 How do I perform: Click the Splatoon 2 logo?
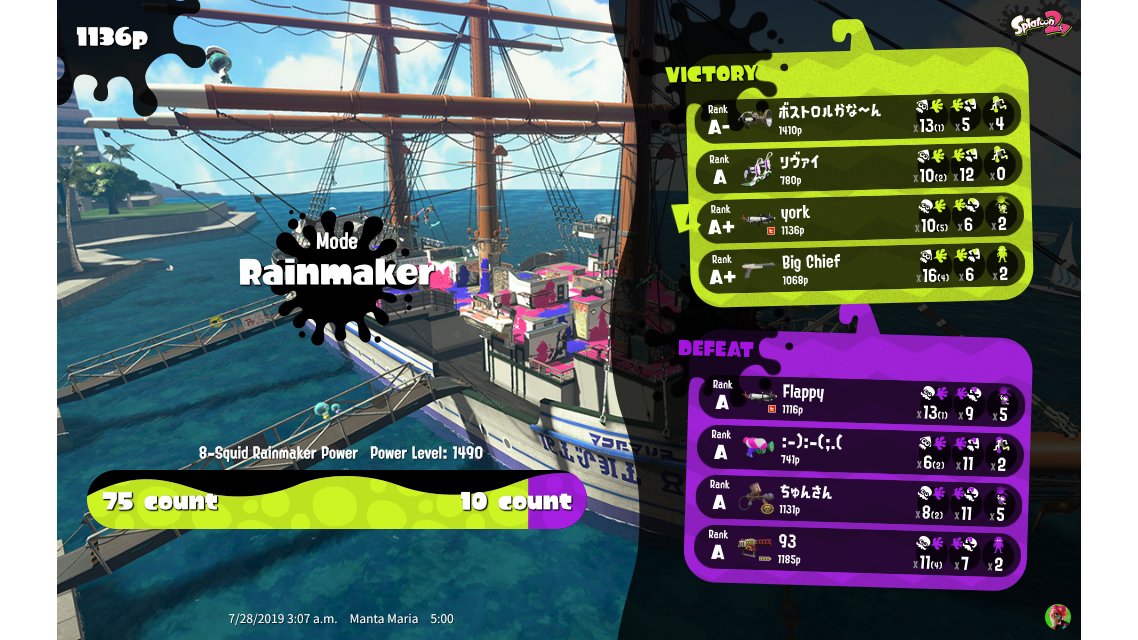point(1040,24)
